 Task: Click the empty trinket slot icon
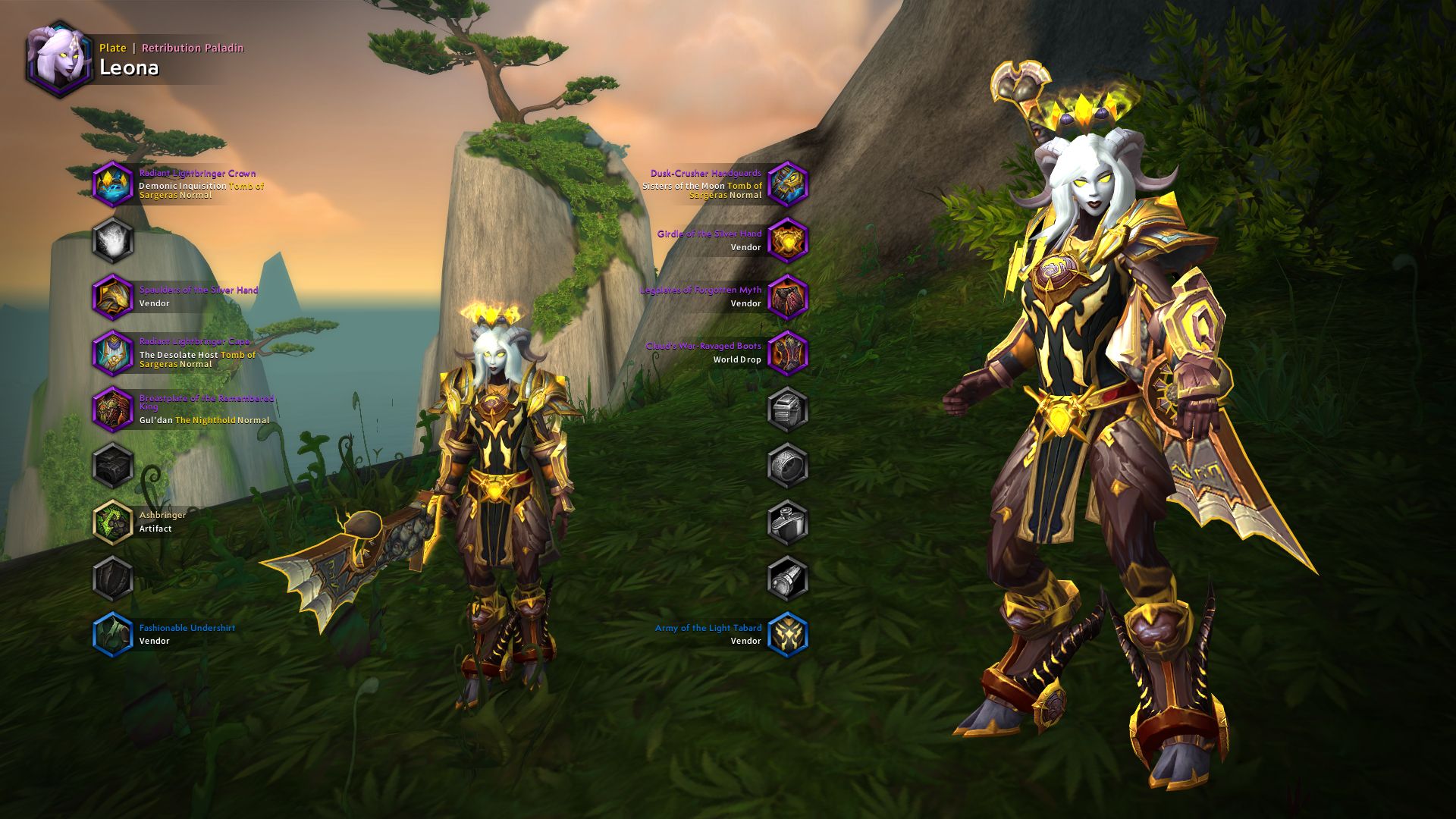pyautogui.click(x=789, y=522)
